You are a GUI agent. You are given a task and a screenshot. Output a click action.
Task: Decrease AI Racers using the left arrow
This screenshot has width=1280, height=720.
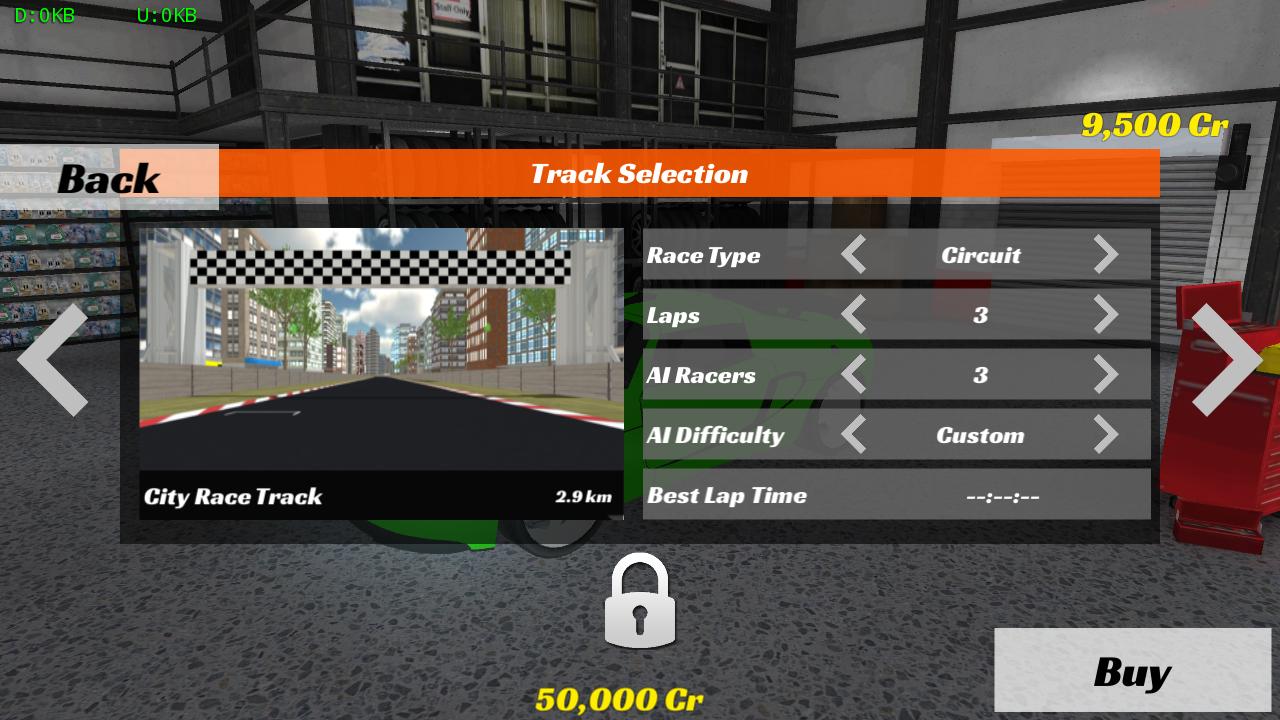coord(855,375)
